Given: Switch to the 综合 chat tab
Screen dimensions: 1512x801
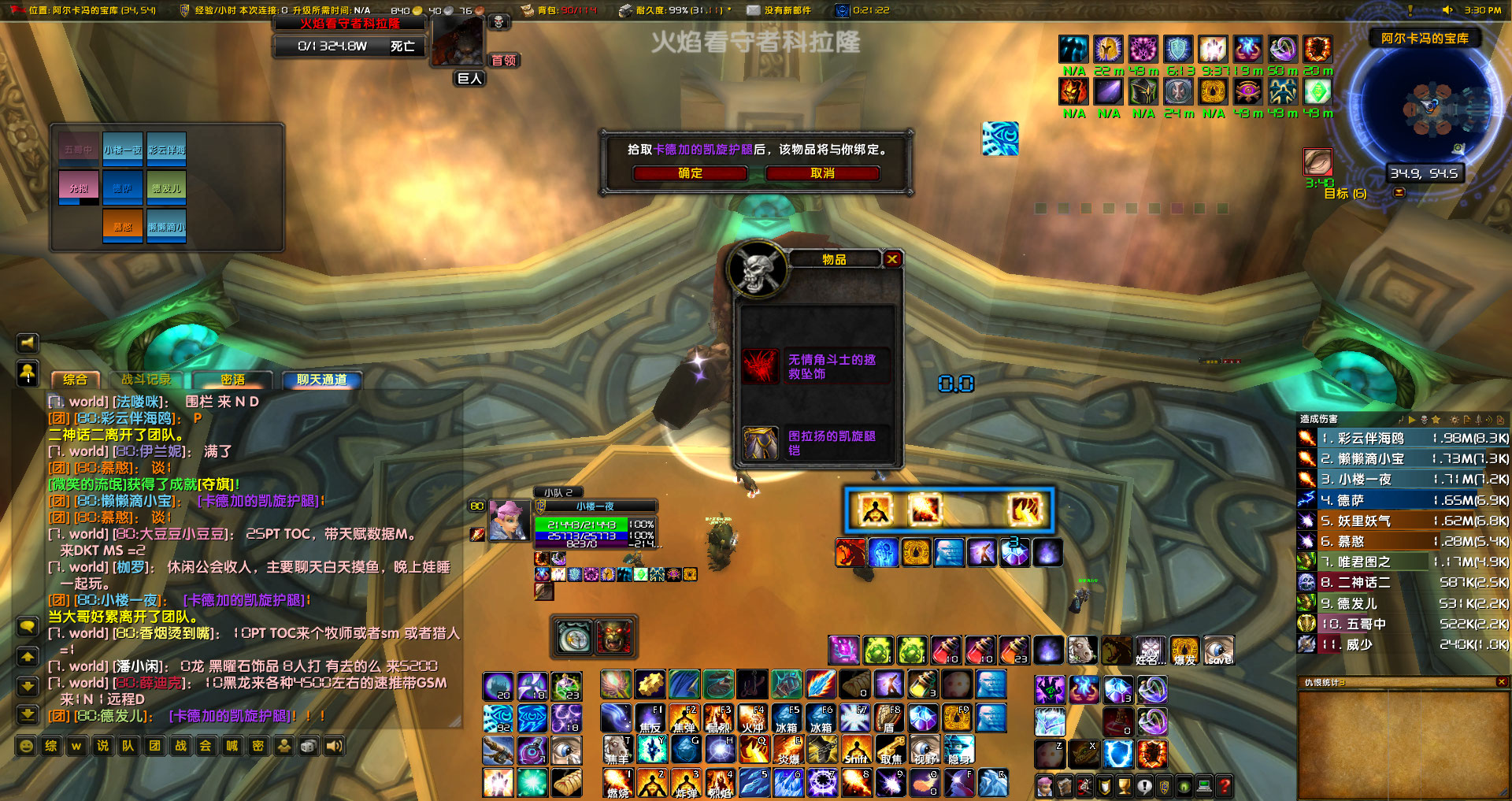Looking at the screenshot, I should 76,380.
